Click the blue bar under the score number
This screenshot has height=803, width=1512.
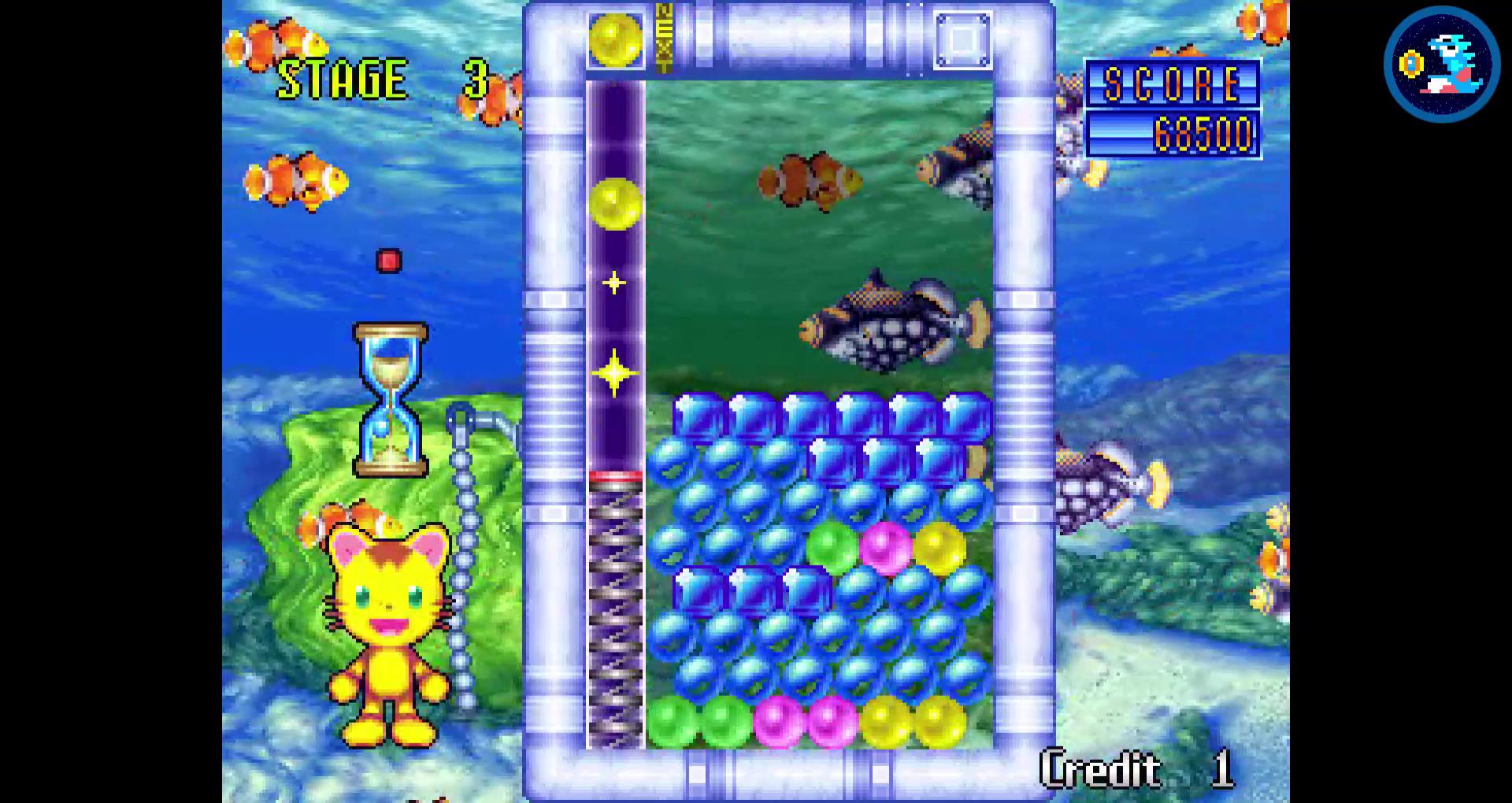[1122, 132]
